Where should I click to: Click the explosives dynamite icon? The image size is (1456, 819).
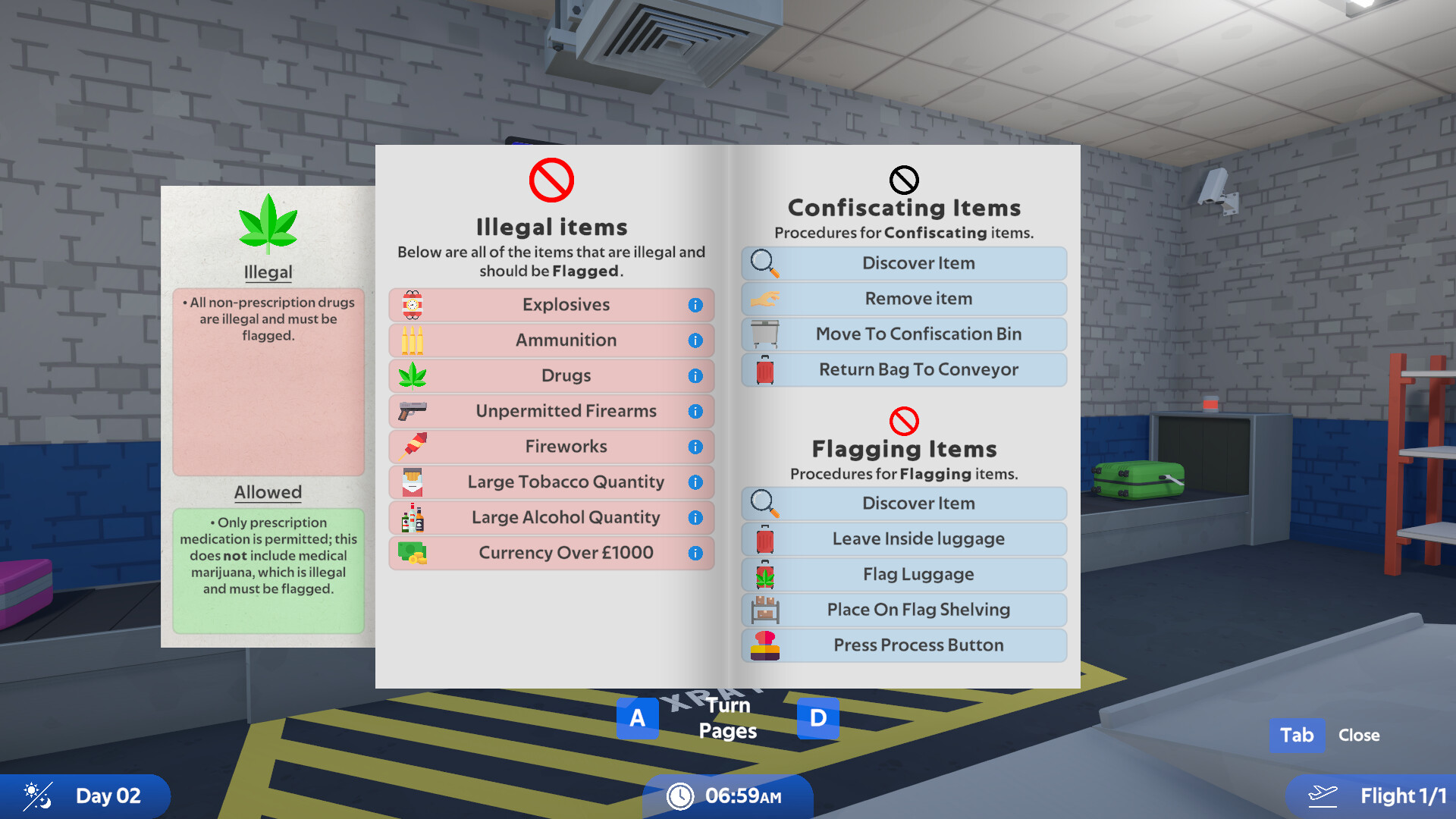[409, 304]
